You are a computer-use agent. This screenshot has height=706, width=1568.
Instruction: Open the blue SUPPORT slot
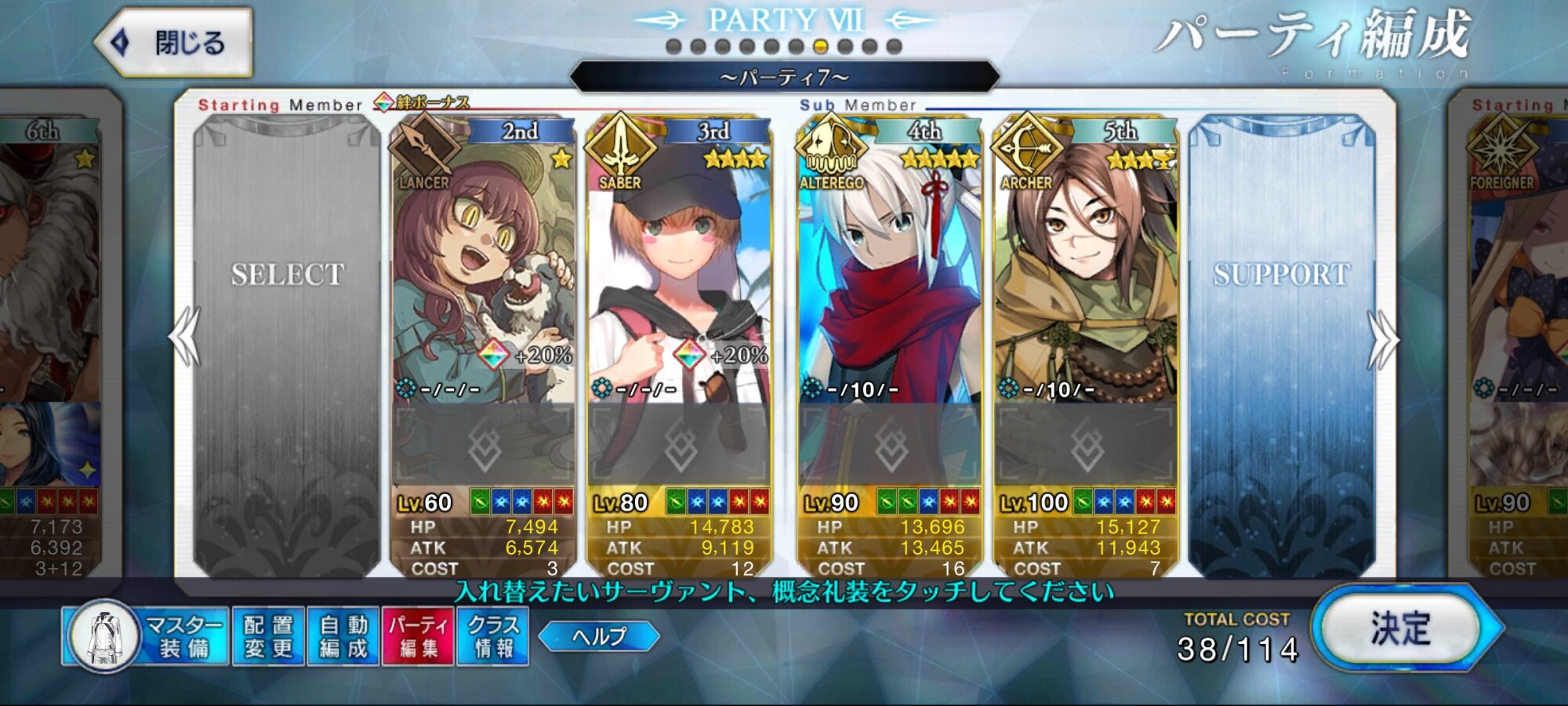click(1281, 345)
